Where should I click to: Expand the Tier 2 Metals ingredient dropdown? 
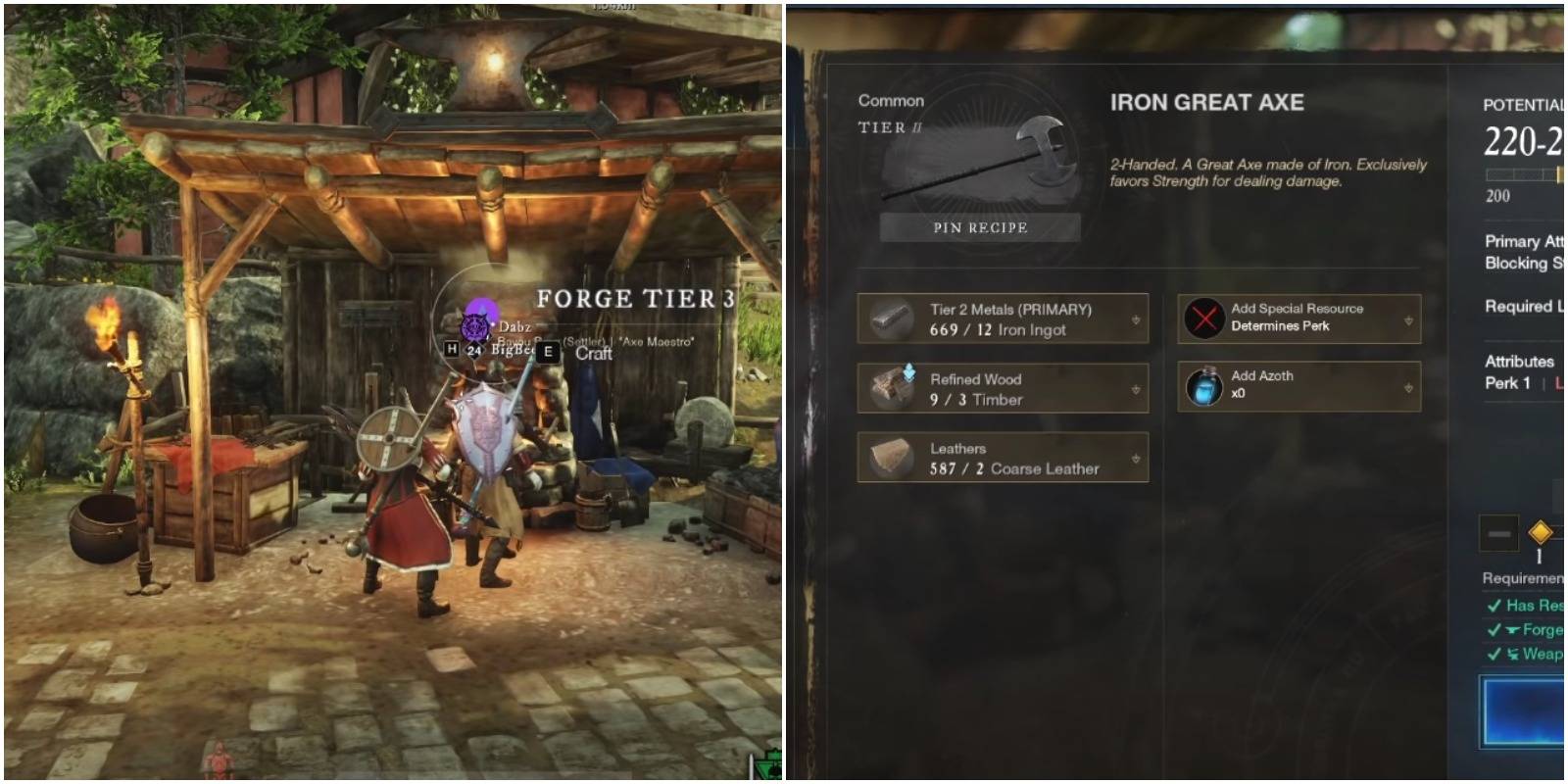[x=1135, y=318]
